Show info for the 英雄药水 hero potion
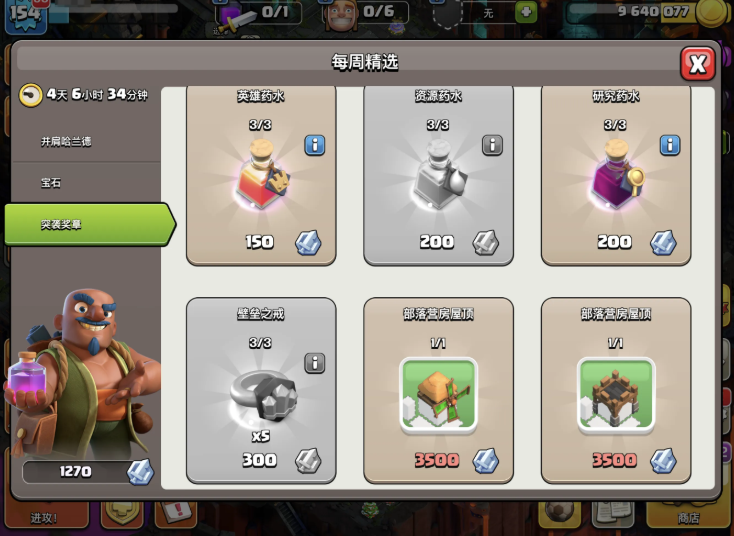The width and height of the screenshot is (734, 536). 314,145
